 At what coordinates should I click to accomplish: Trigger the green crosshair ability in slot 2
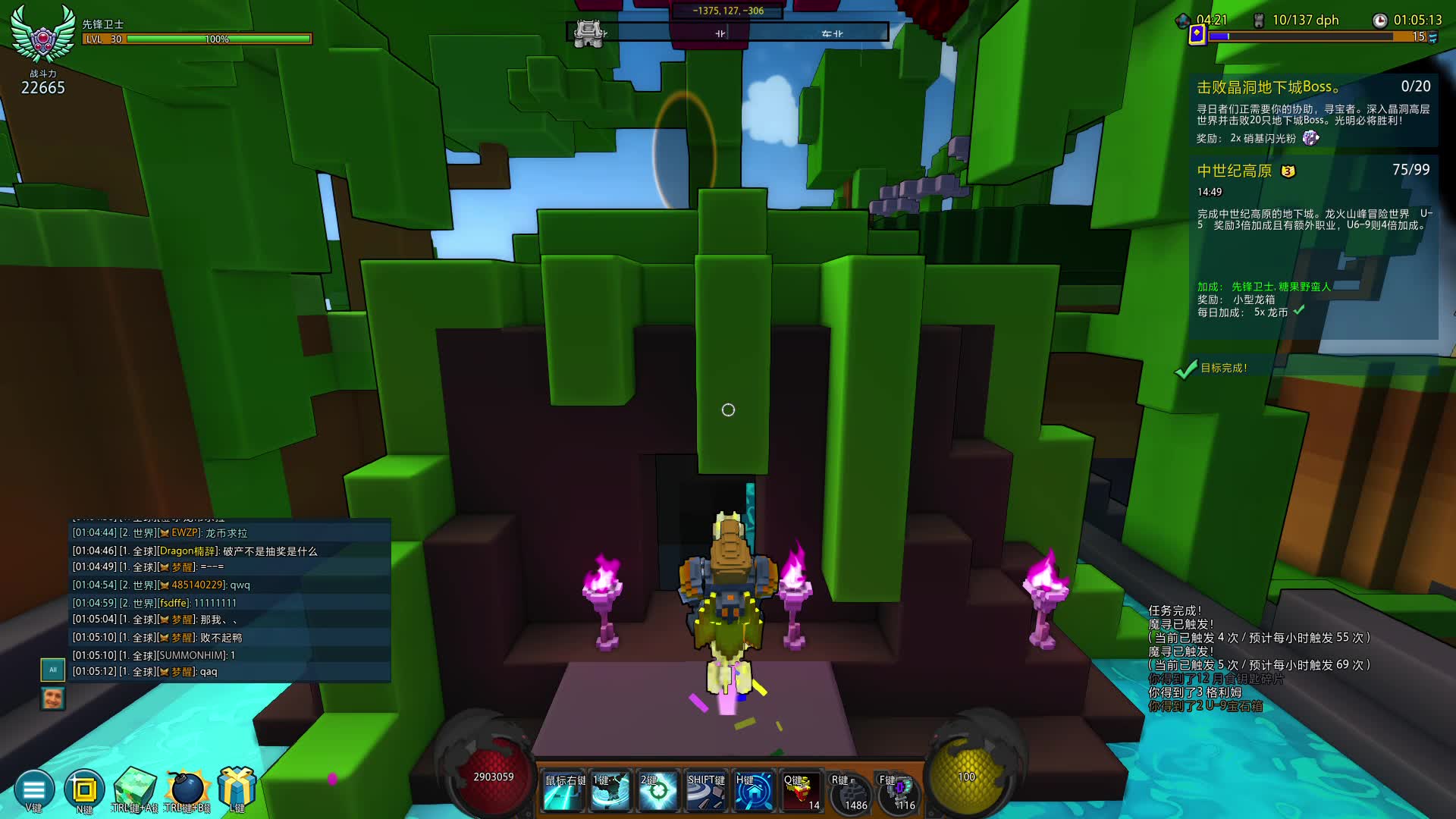[658, 792]
